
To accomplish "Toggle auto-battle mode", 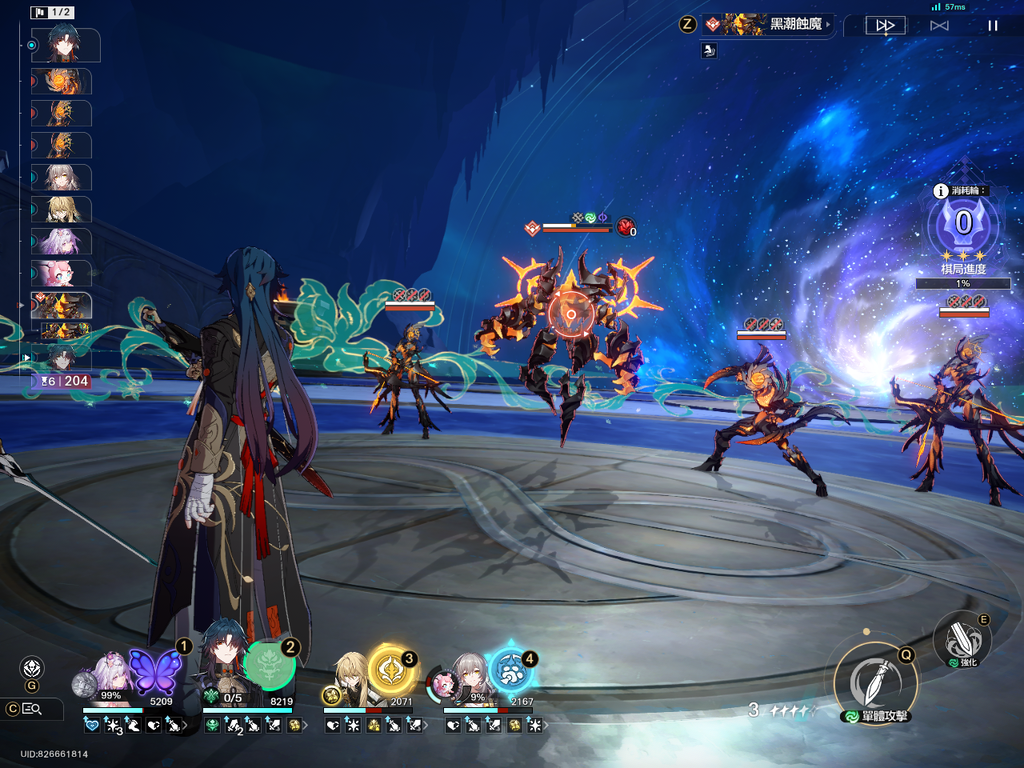I will [x=939, y=26].
